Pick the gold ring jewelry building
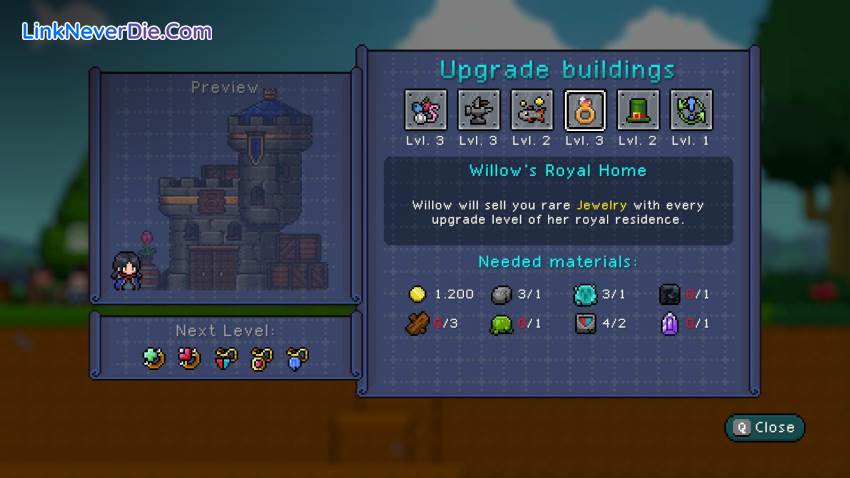 click(x=585, y=110)
